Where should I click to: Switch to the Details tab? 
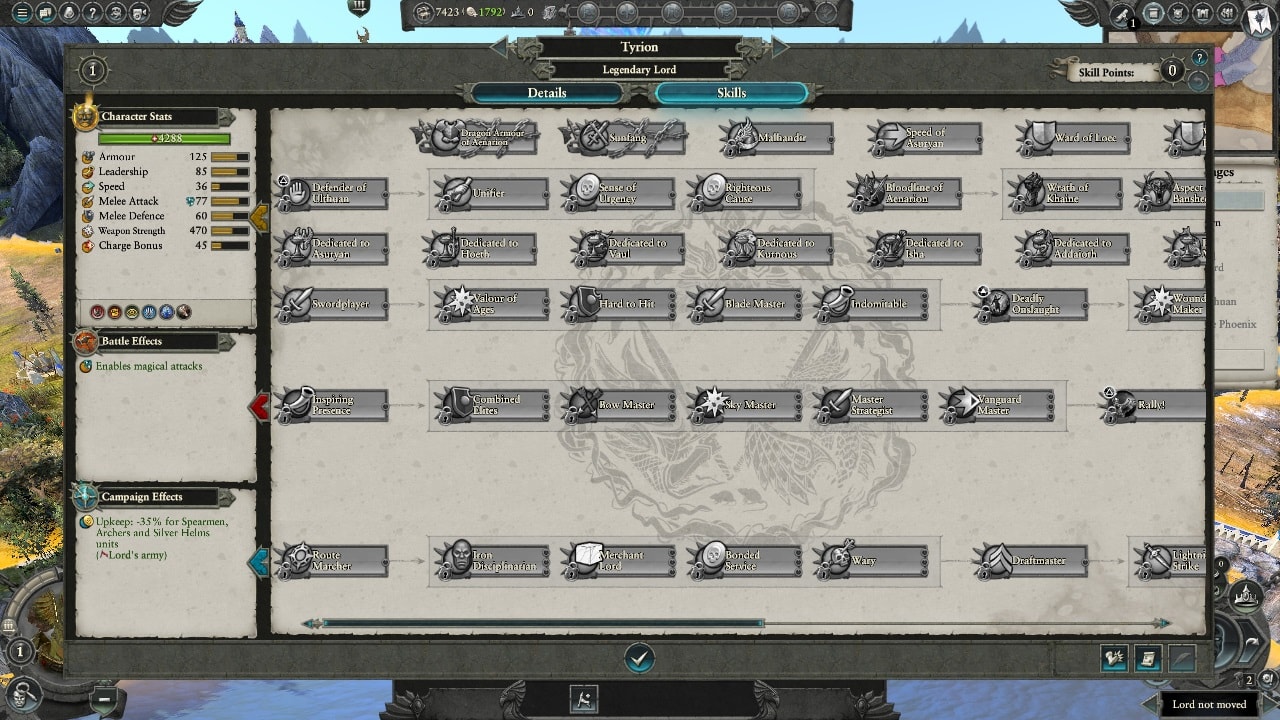(x=547, y=93)
